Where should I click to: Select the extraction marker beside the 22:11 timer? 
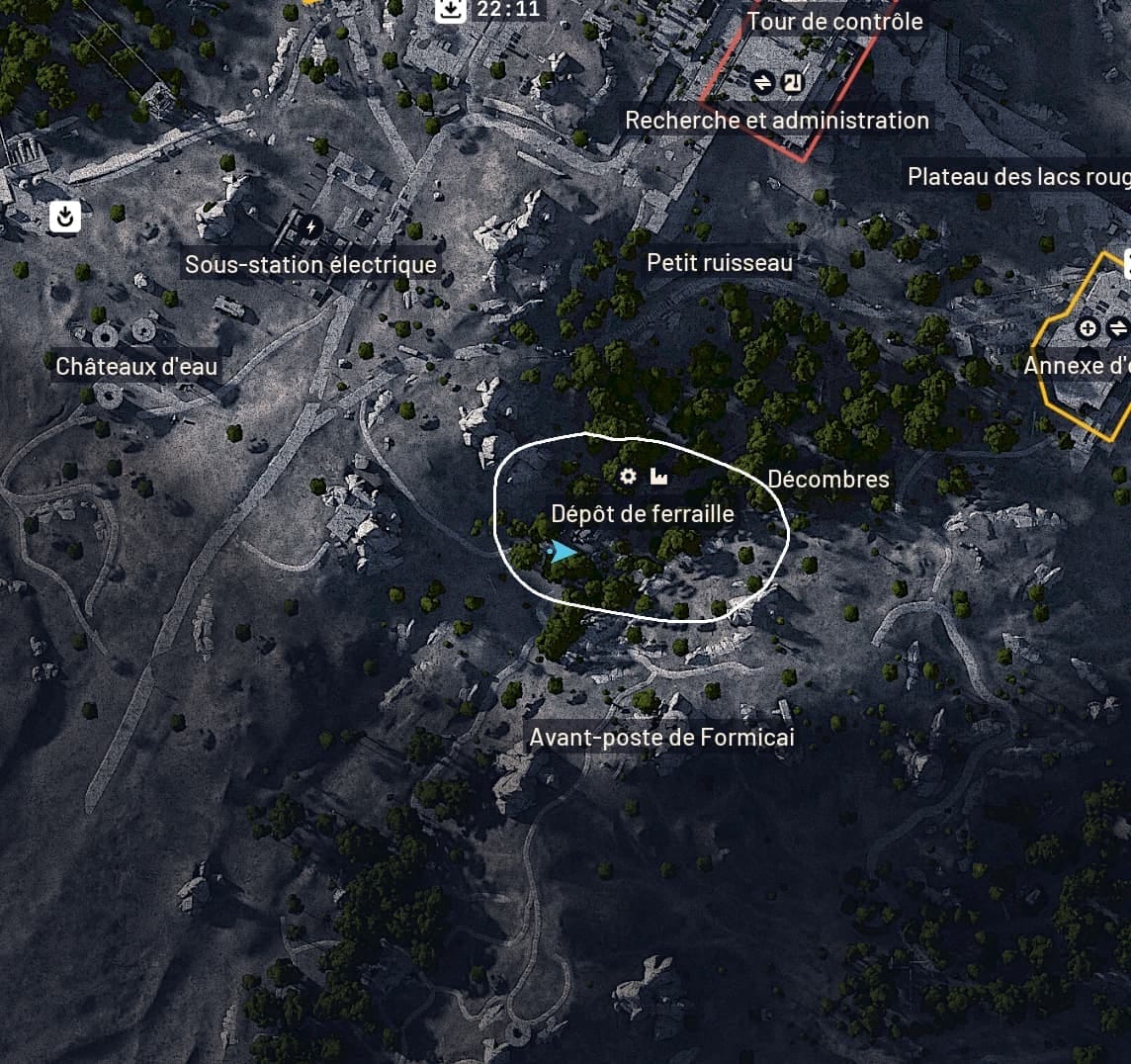pos(451,10)
